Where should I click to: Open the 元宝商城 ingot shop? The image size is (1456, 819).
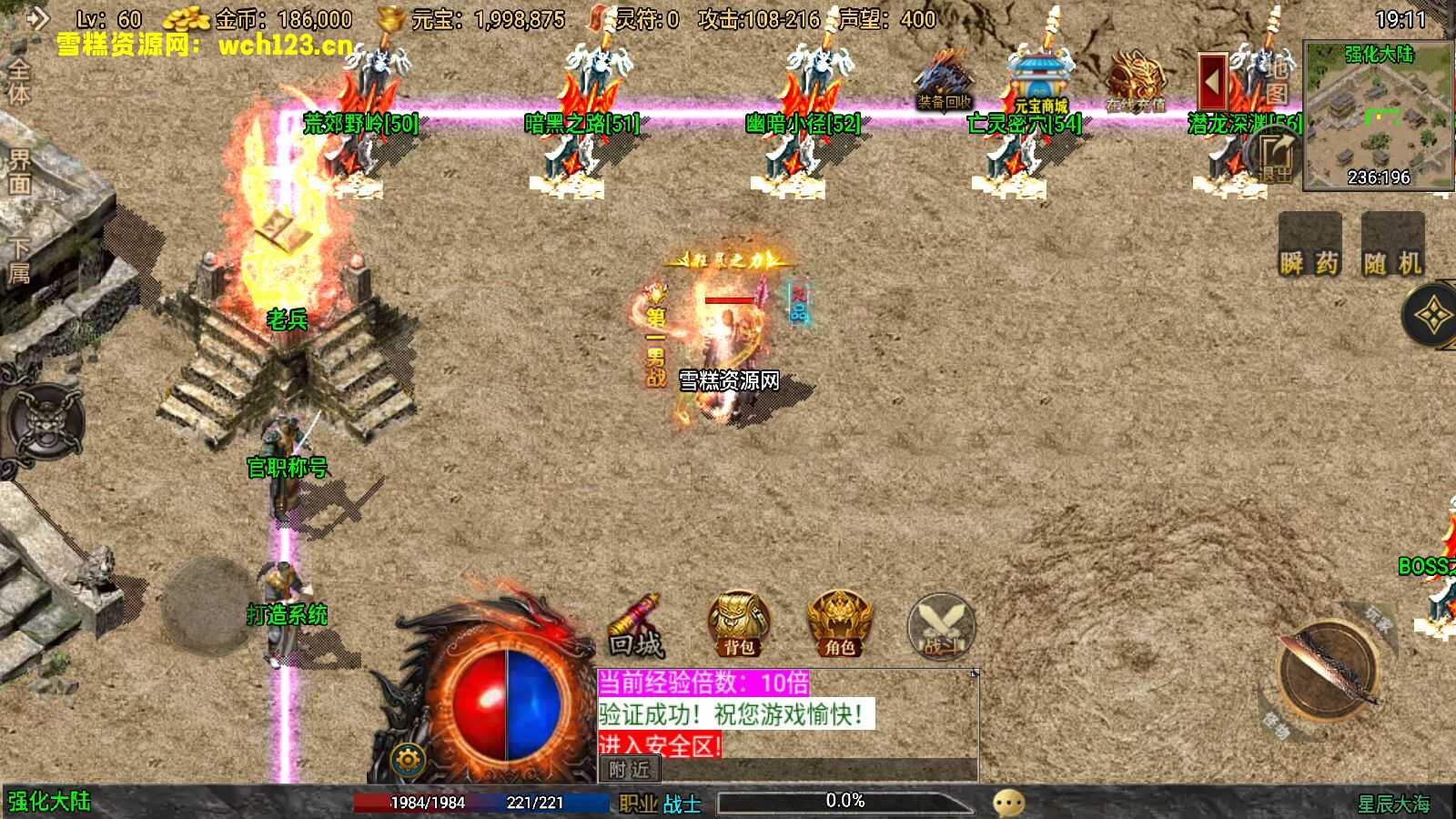[x=1040, y=84]
